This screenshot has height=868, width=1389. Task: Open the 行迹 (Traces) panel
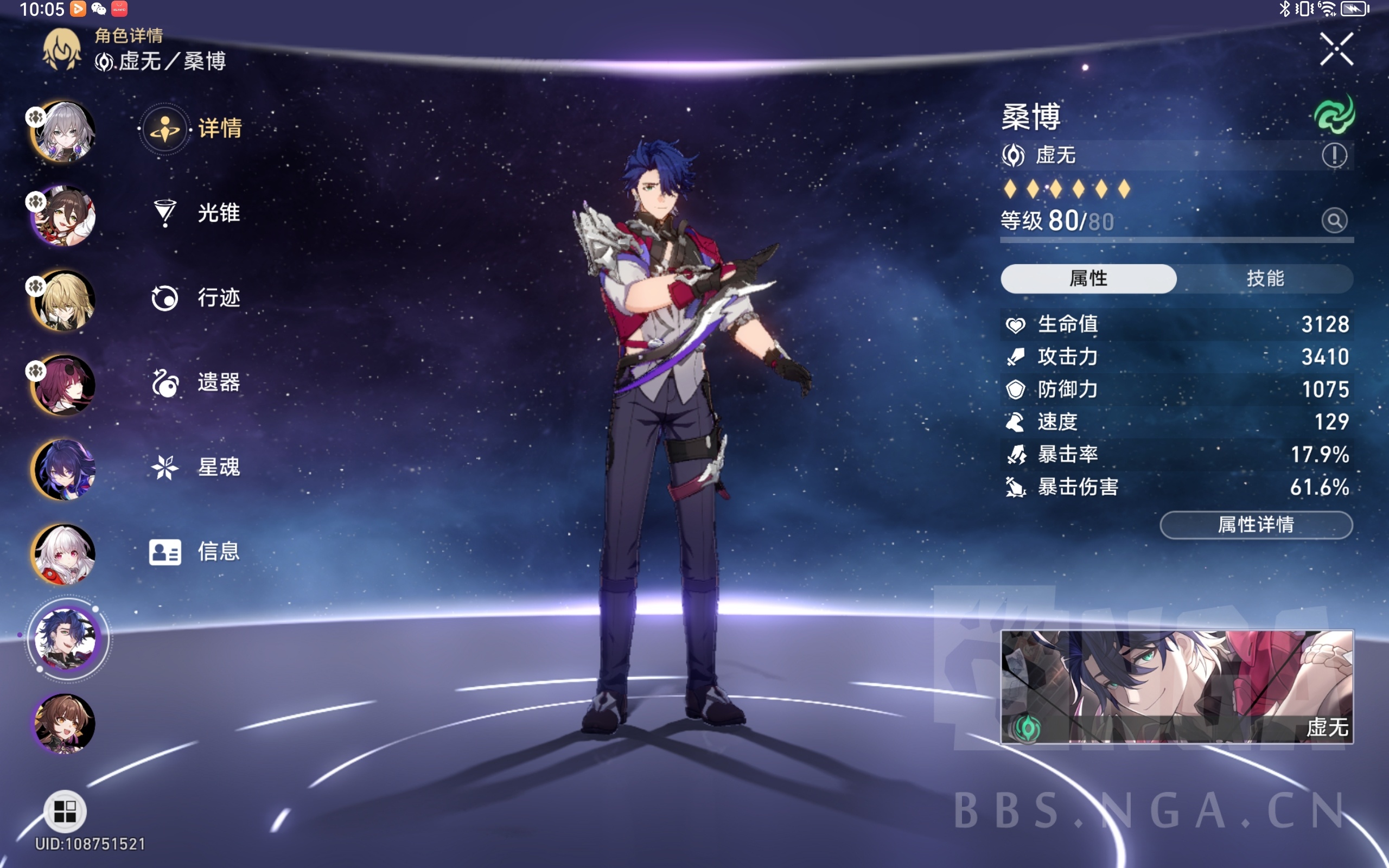point(165,297)
